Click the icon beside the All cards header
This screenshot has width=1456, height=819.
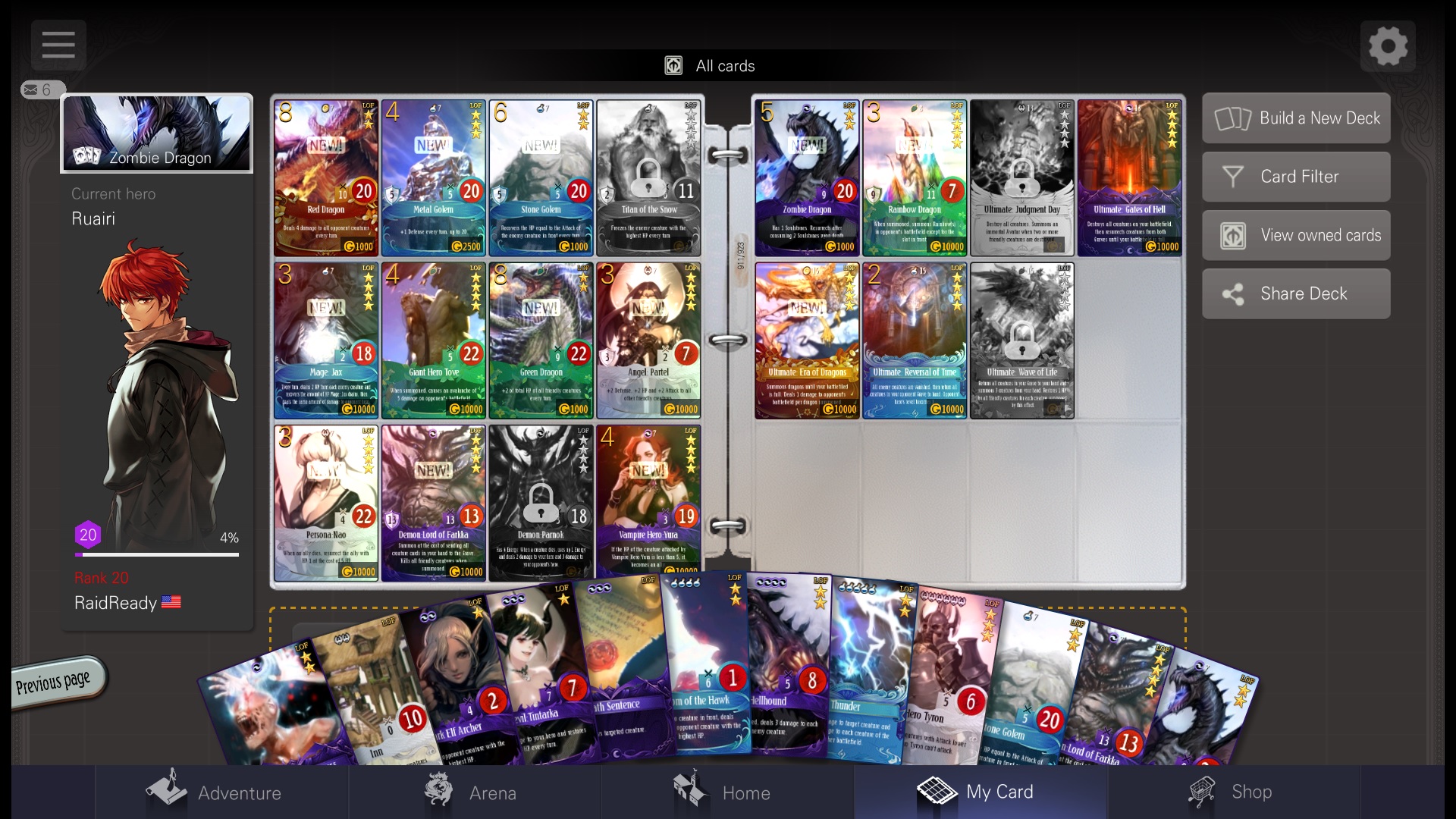pos(673,65)
